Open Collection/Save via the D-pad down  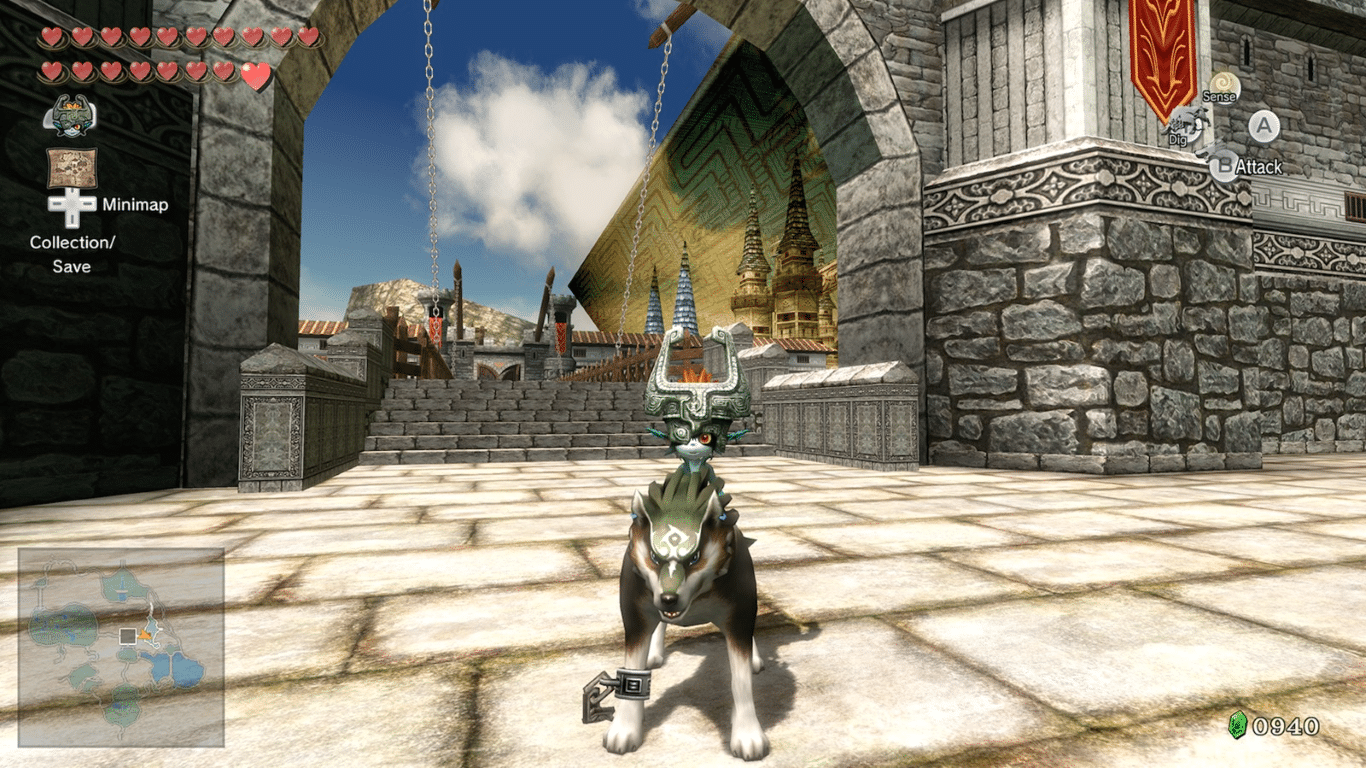click(72, 218)
